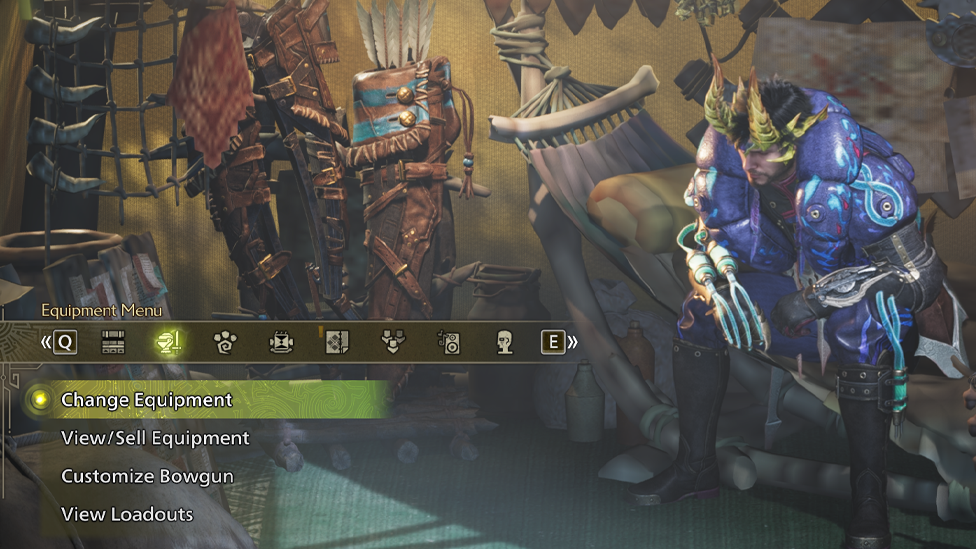Open the music speaker tab
976x549 pixels.
[449, 343]
